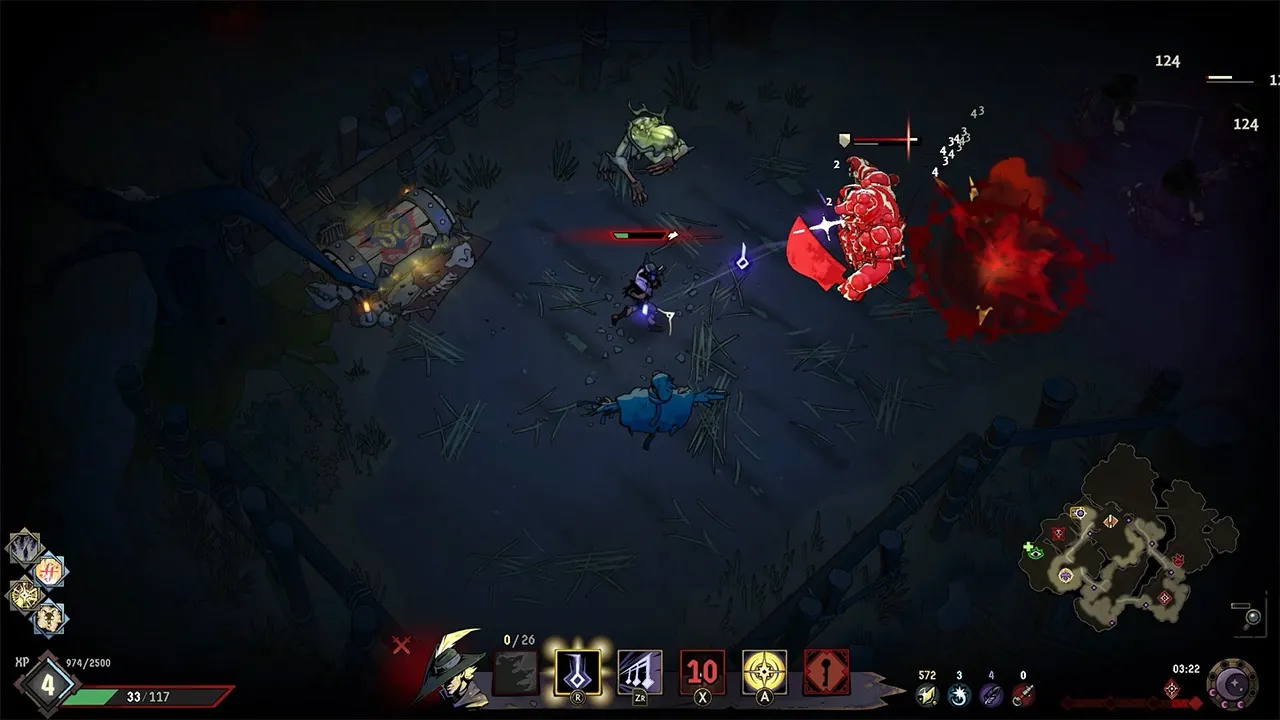The width and height of the screenshot is (1280, 720).
Task: Activate the ZR dash ability in the hotbar
Action: pos(639,672)
